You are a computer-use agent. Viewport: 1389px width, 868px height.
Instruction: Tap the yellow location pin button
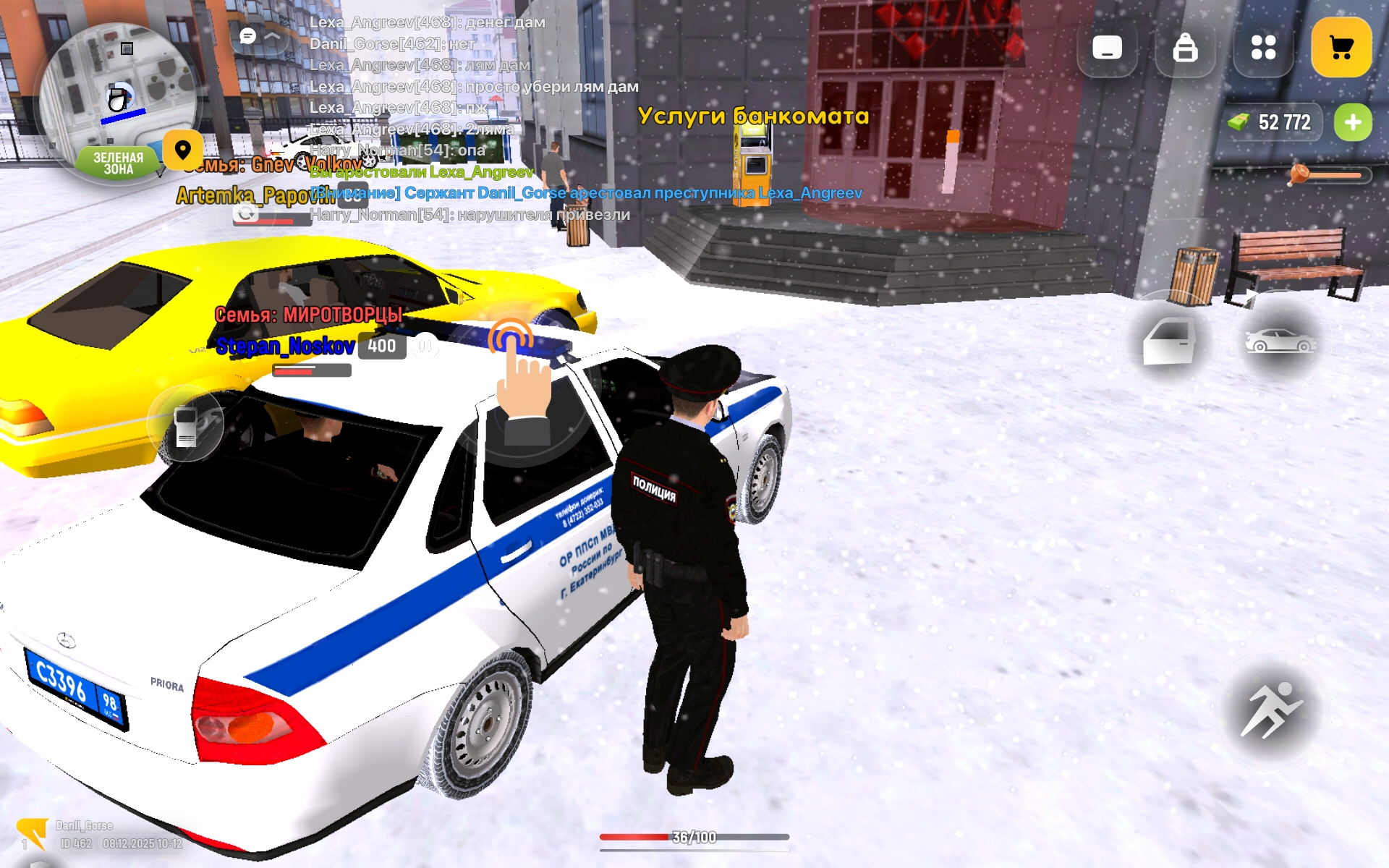(x=182, y=150)
